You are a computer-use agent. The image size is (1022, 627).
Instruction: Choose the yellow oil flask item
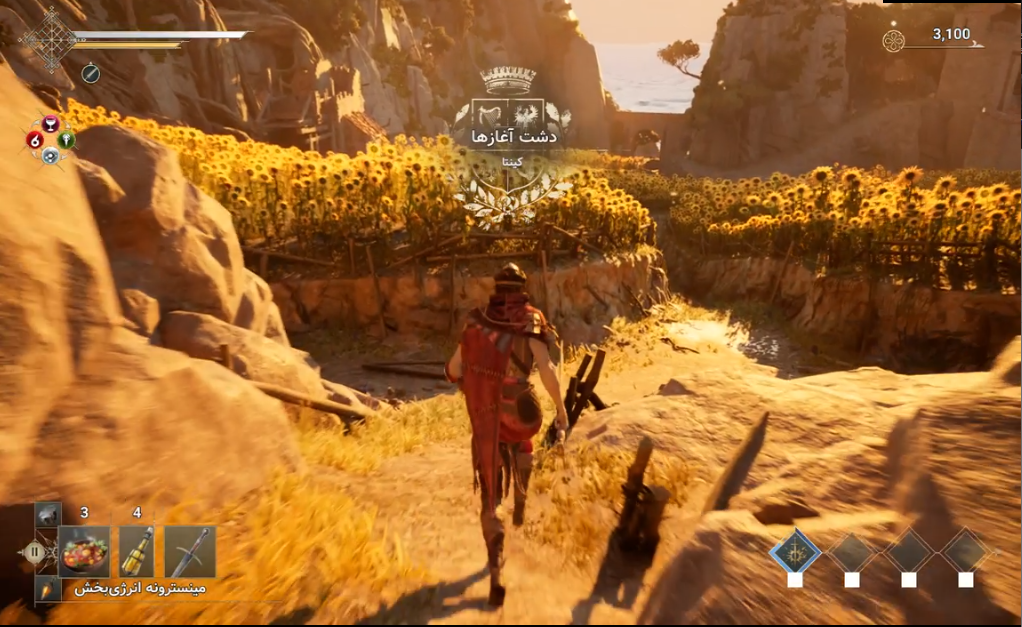click(137, 551)
